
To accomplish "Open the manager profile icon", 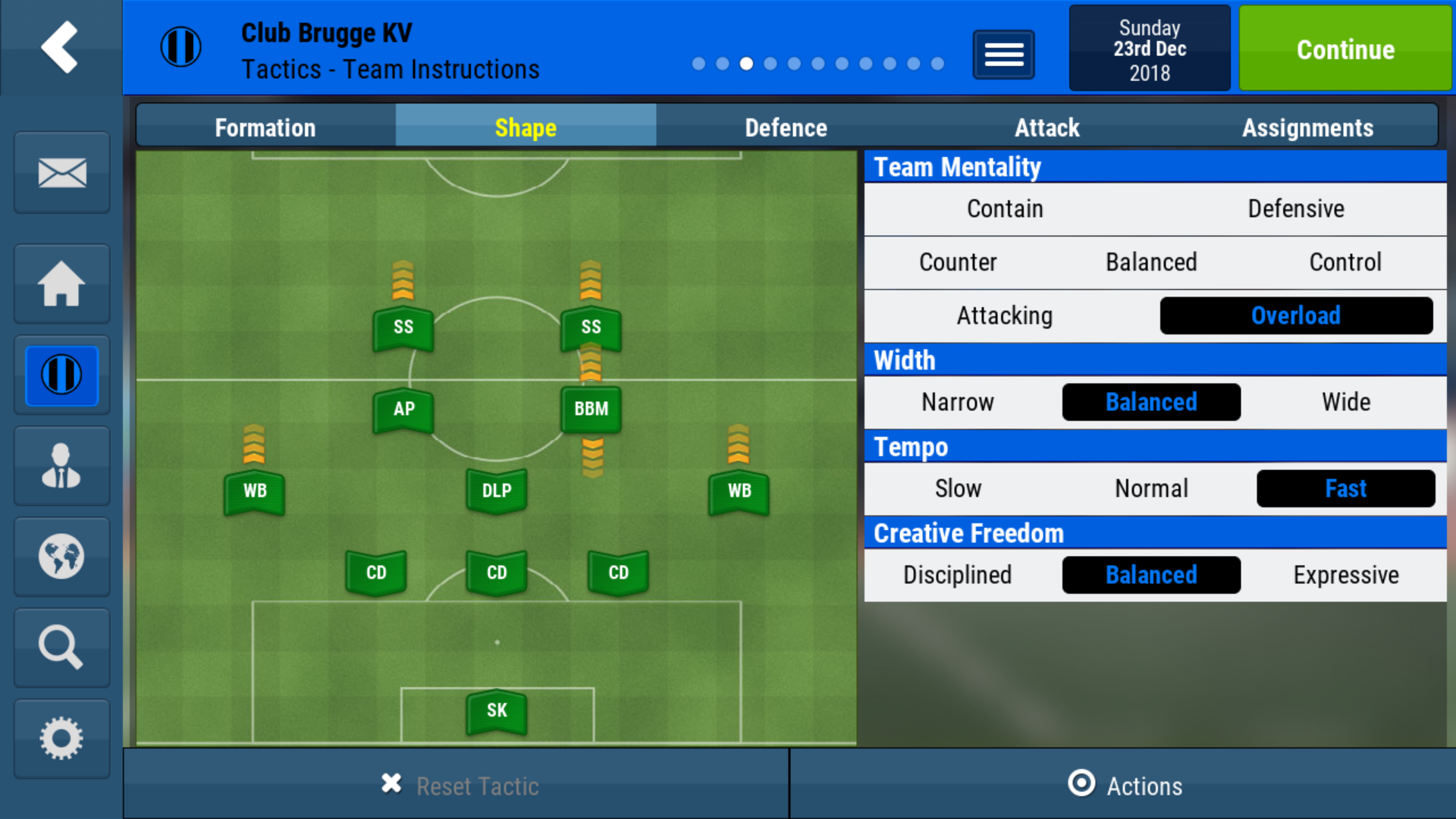I will click(x=61, y=466).
